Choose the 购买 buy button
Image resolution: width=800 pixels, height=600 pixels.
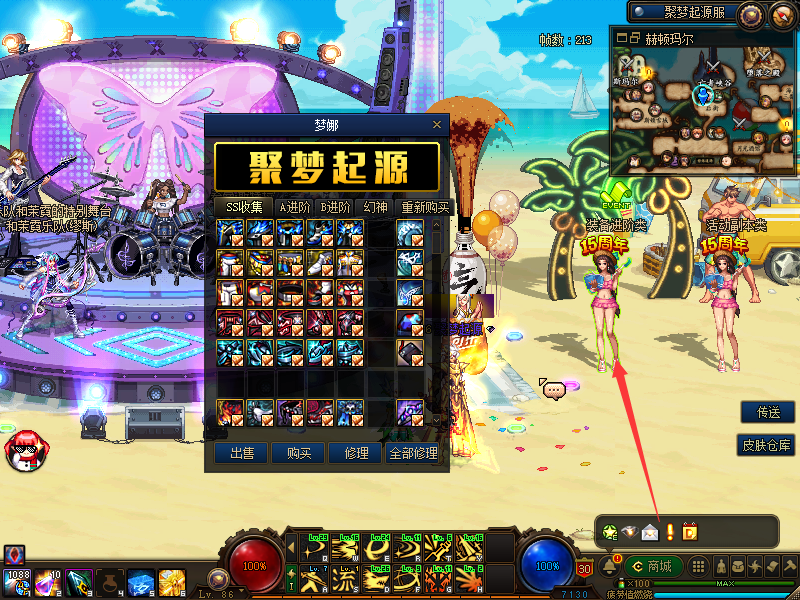click(299, 453)
